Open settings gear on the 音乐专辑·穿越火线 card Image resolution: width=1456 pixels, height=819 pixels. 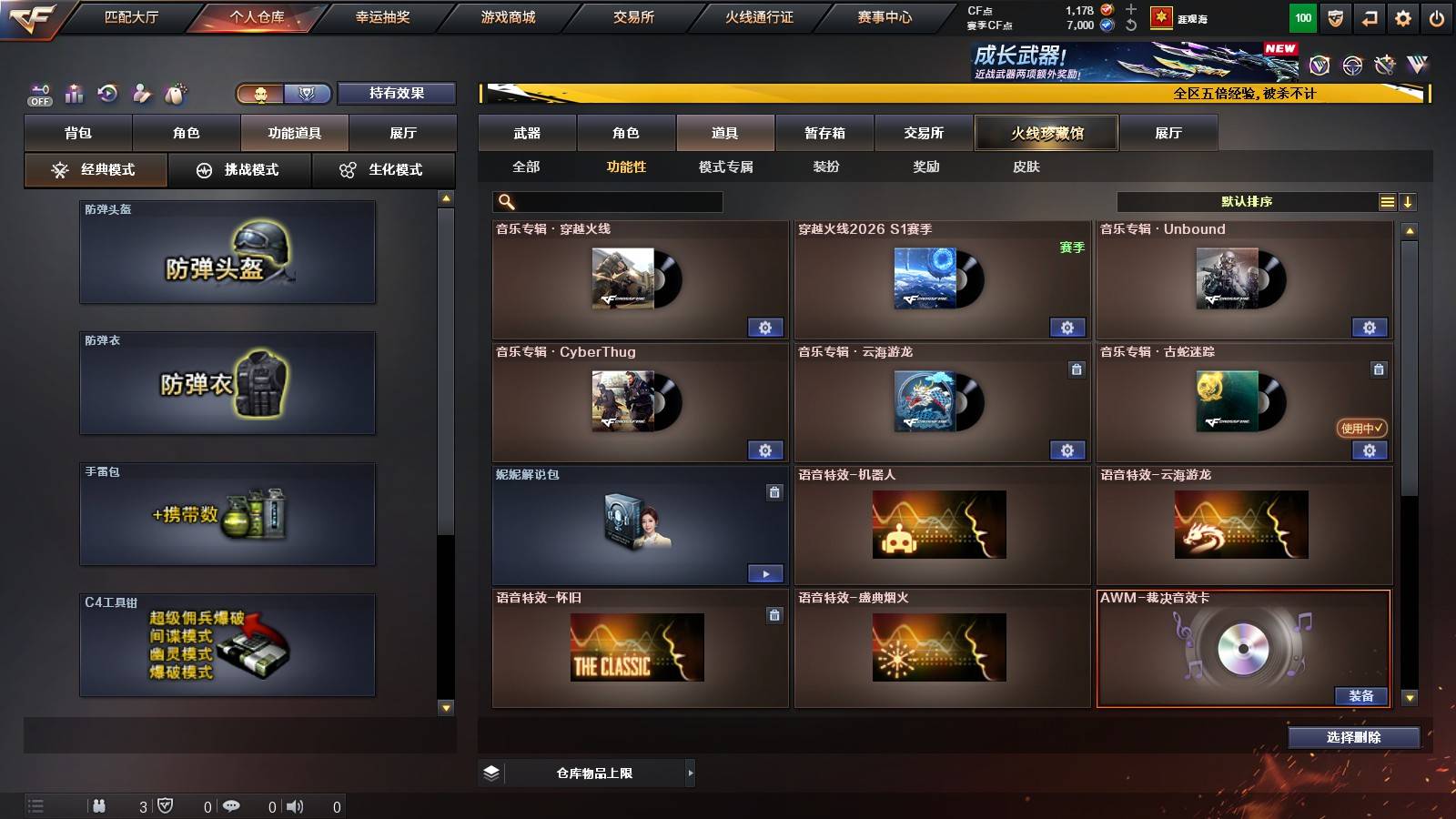click(x=765, y=327)
